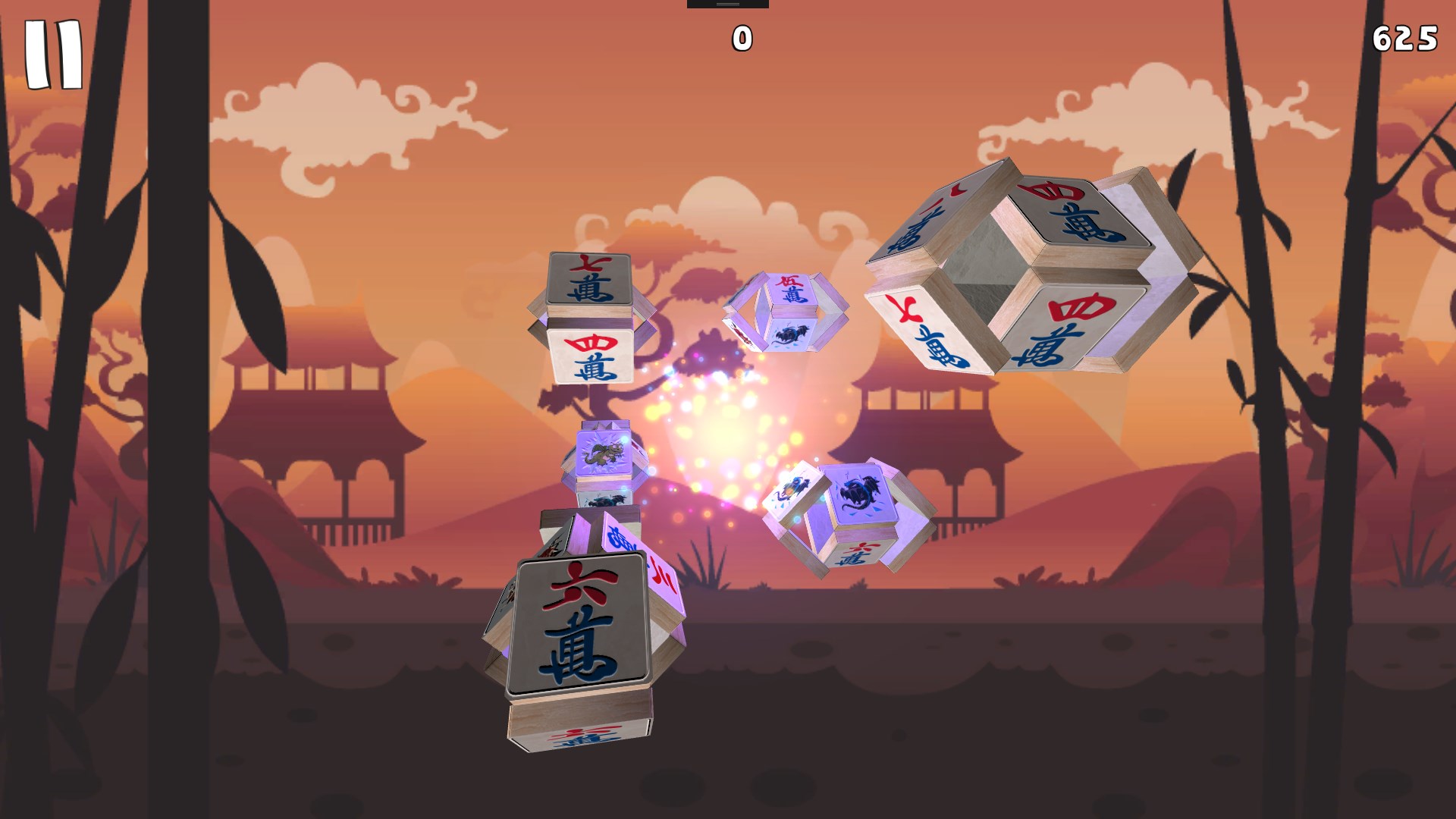
Task: Click the 625 score display top right
Action: (1407, 36)
